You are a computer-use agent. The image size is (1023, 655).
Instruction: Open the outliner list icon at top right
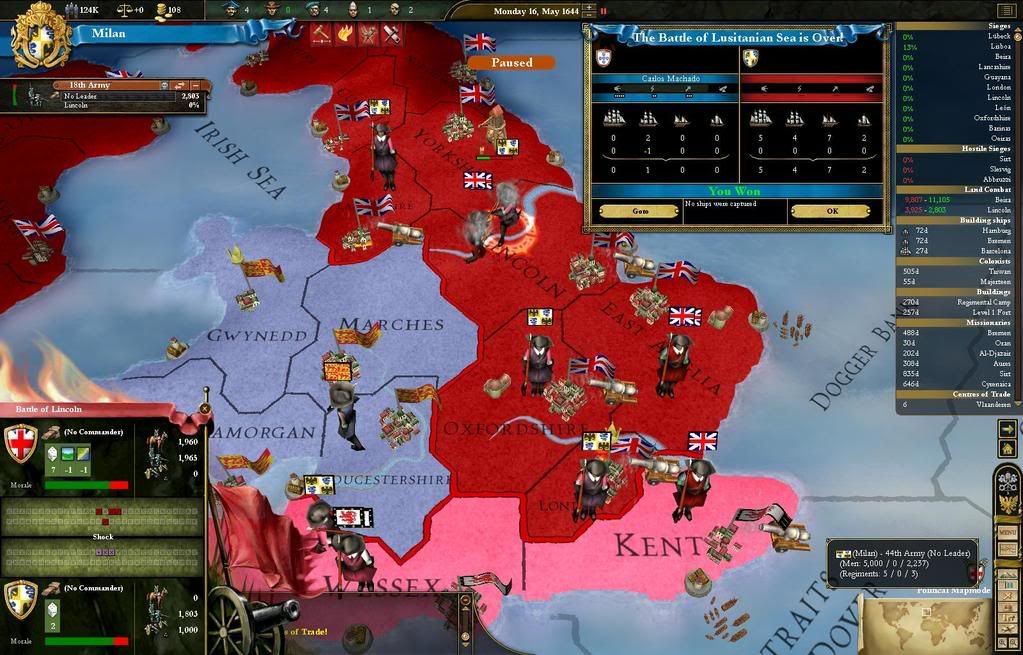pos(1005,10)
